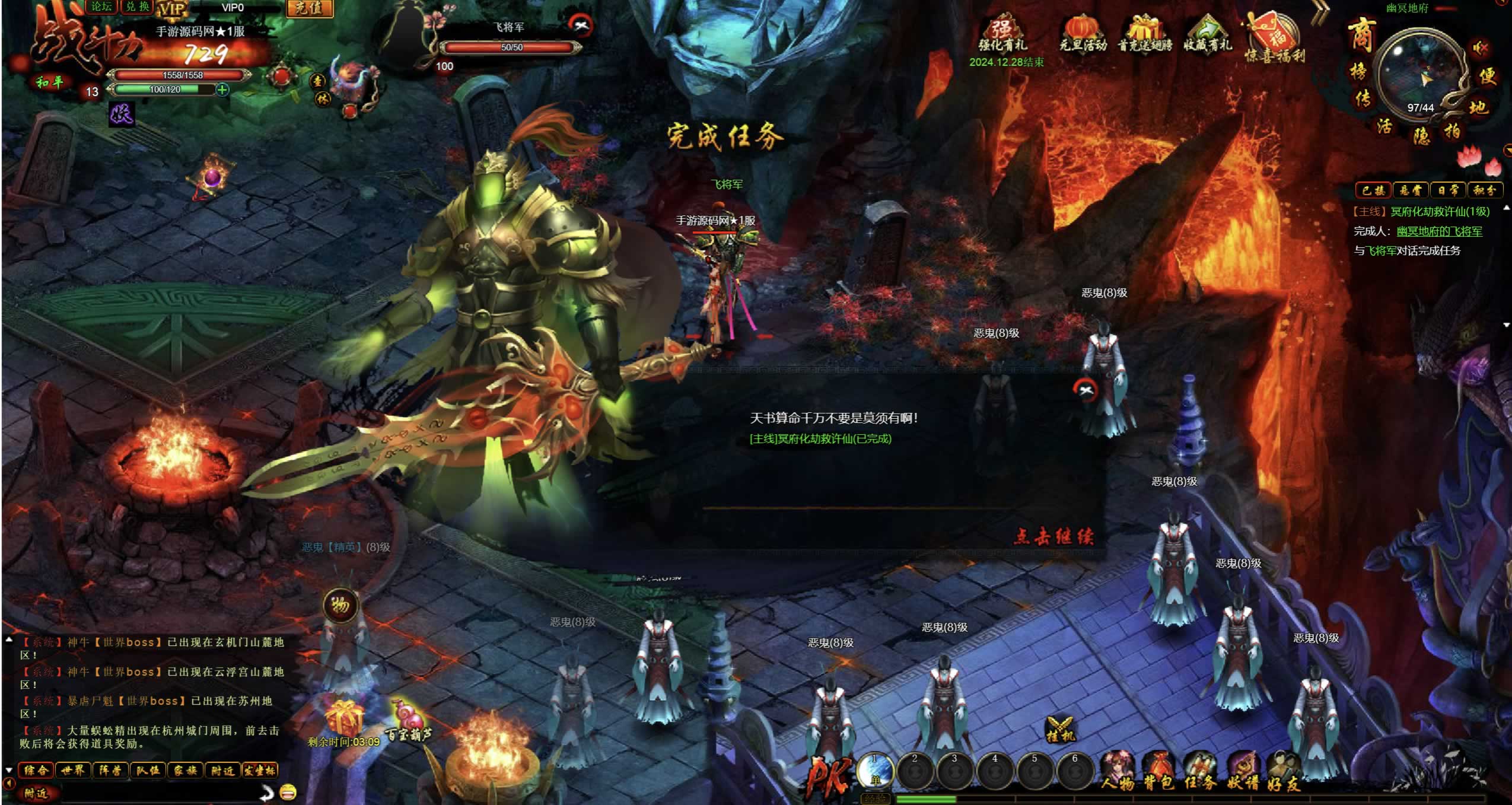
Task: Open the 人物 character panel
Action: click(x=1118, y=771)
